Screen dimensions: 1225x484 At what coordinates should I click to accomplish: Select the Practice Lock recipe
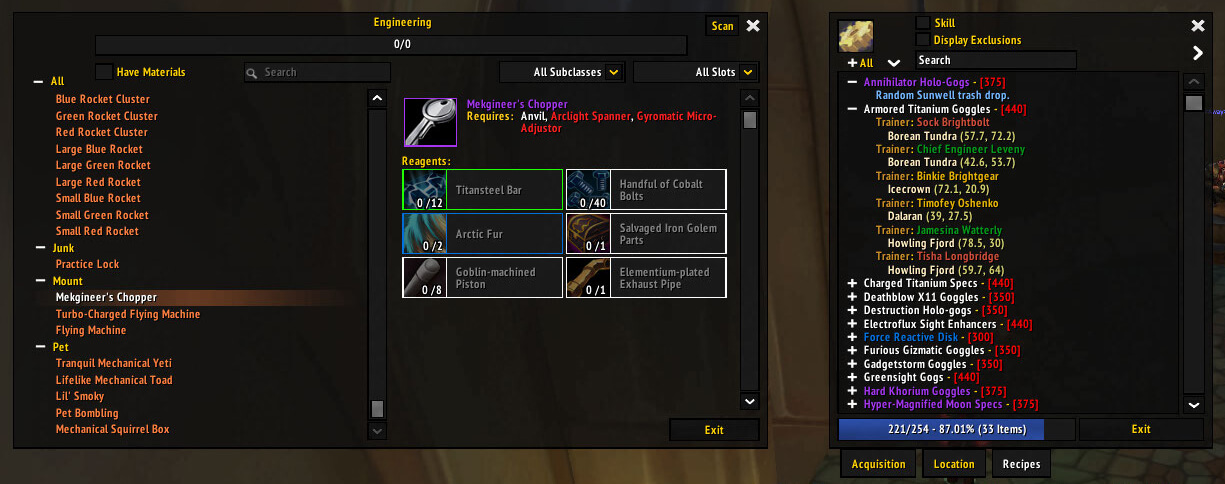click(87, 264)
